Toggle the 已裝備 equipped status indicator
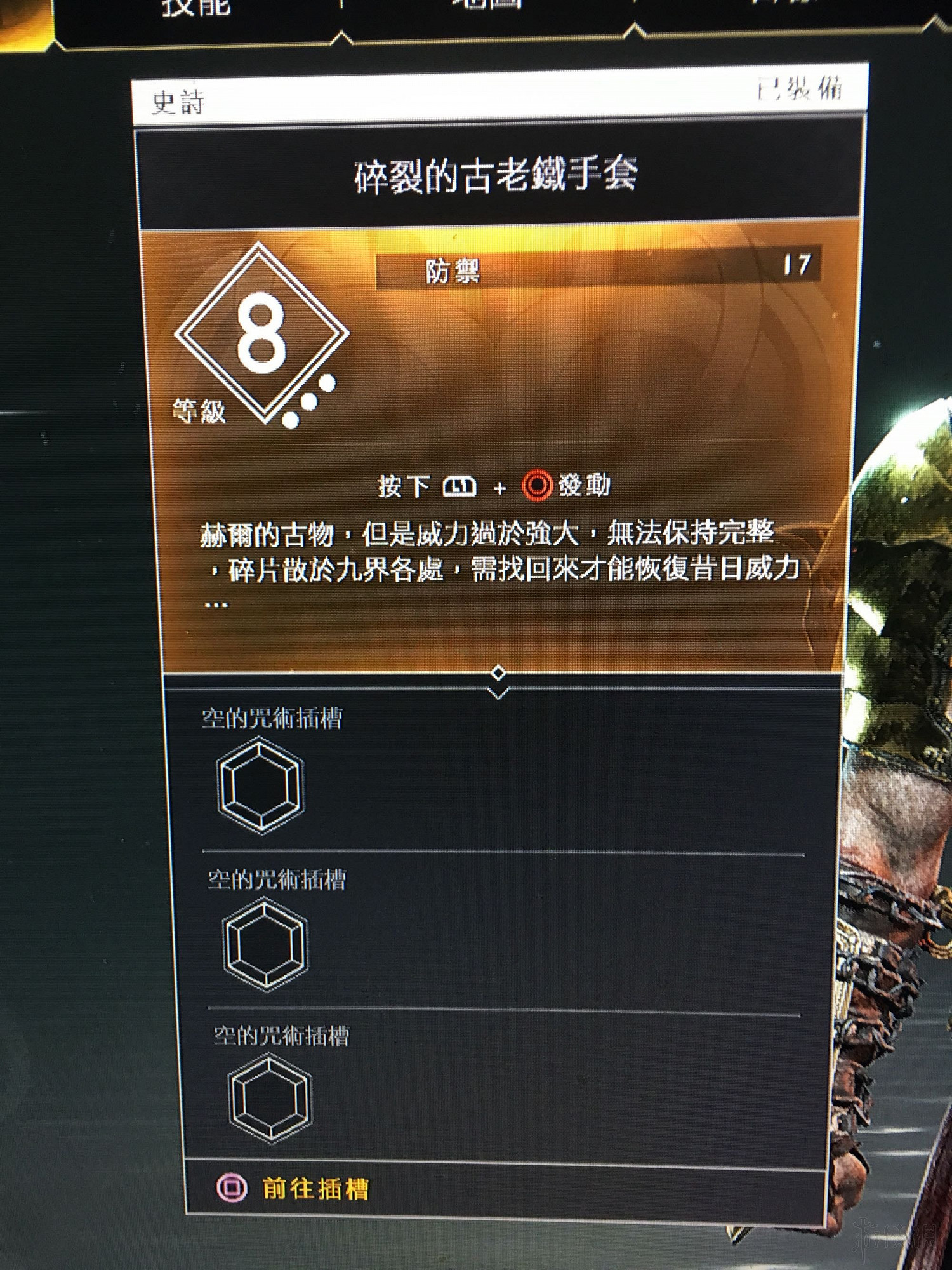Viewport: 952px width, 1270px height. 801,90
